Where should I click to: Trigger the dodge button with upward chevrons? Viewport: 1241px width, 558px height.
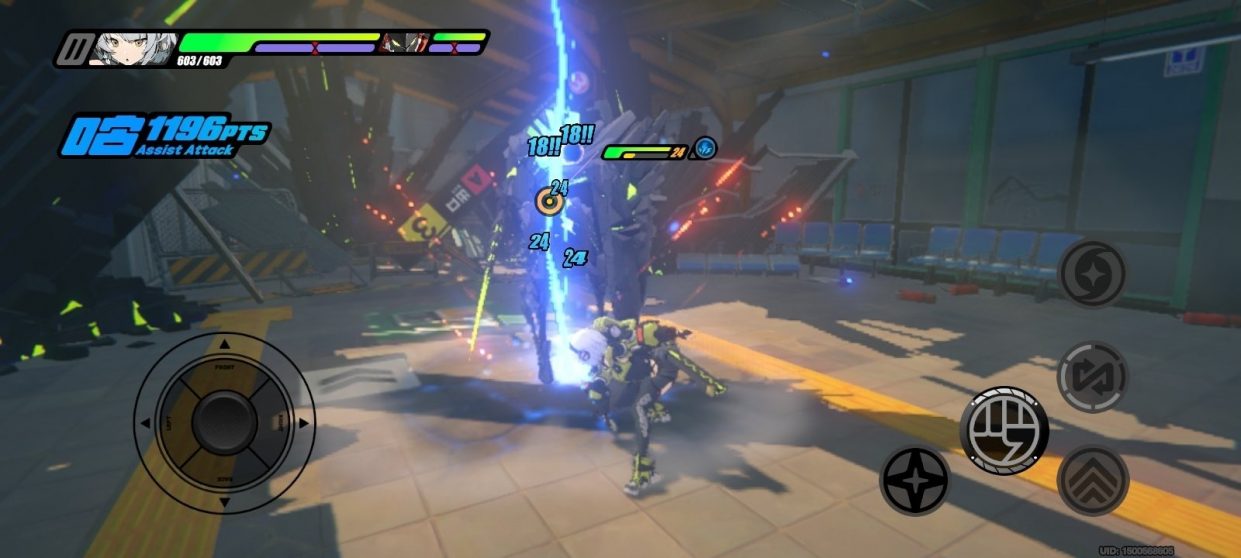tap(1093, 481)
